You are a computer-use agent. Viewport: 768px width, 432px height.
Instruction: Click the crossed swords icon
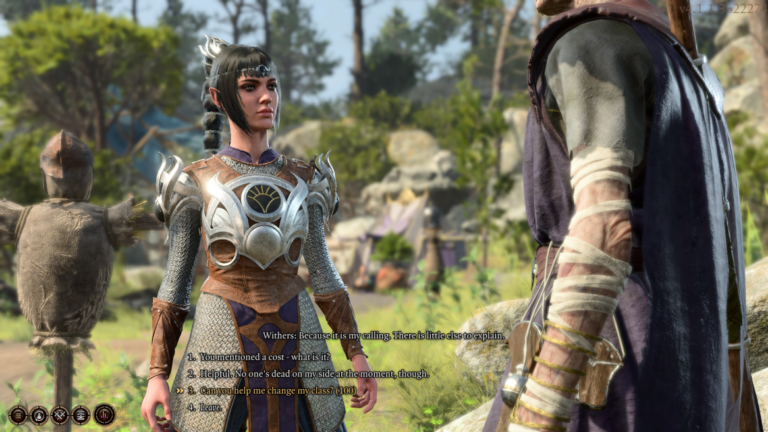coord(60,414)
